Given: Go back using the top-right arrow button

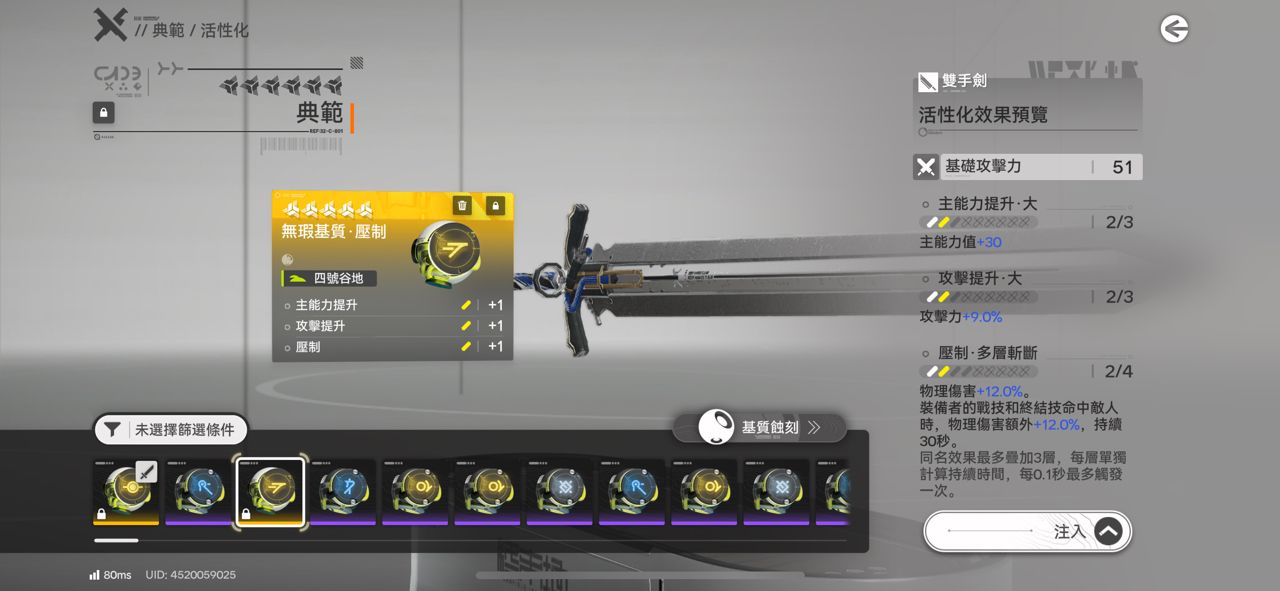Looking at the screenshot, I should pyautogui.click(x=1174, y=29).
